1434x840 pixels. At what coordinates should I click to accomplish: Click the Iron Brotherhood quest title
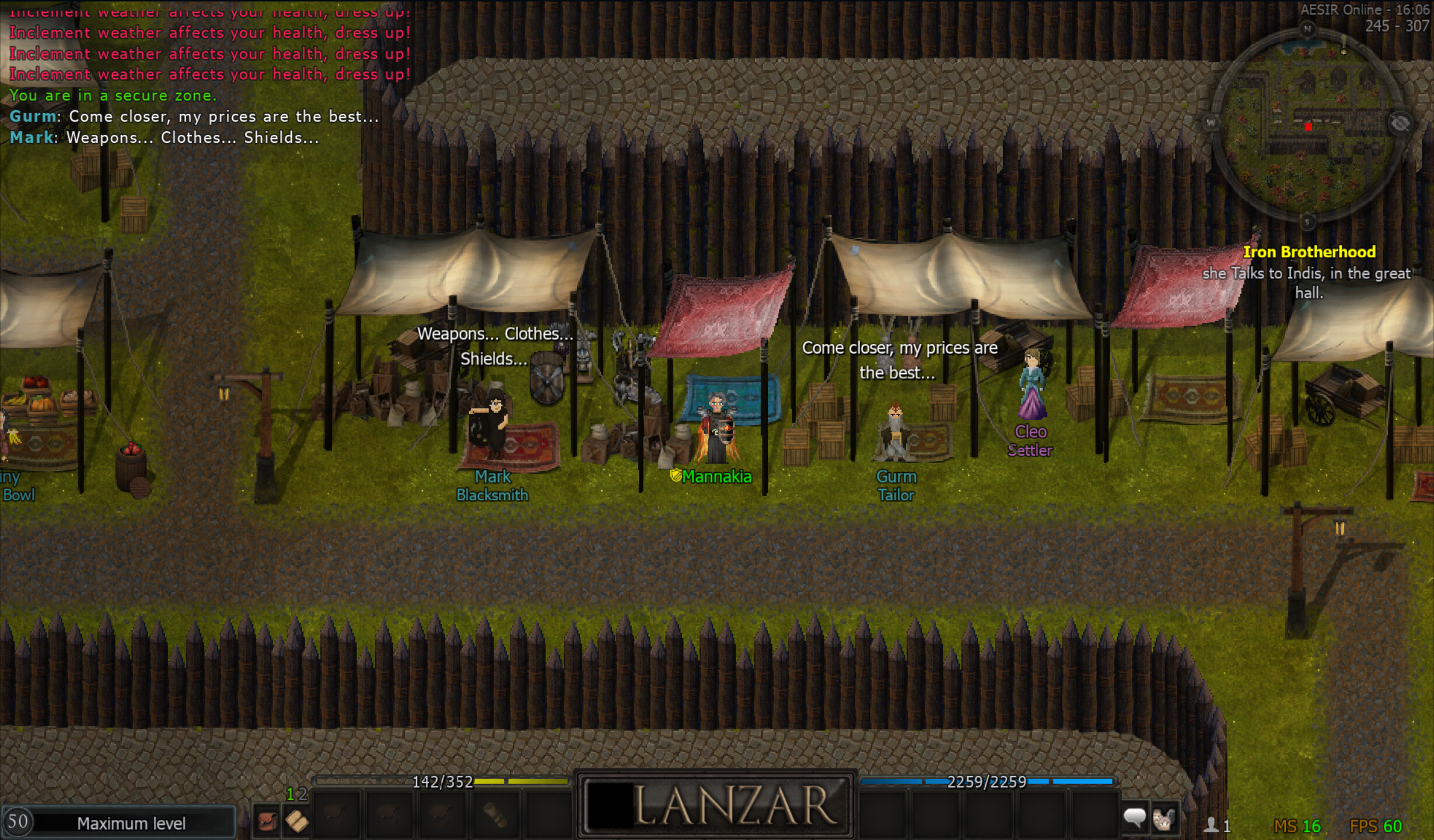1310,251
